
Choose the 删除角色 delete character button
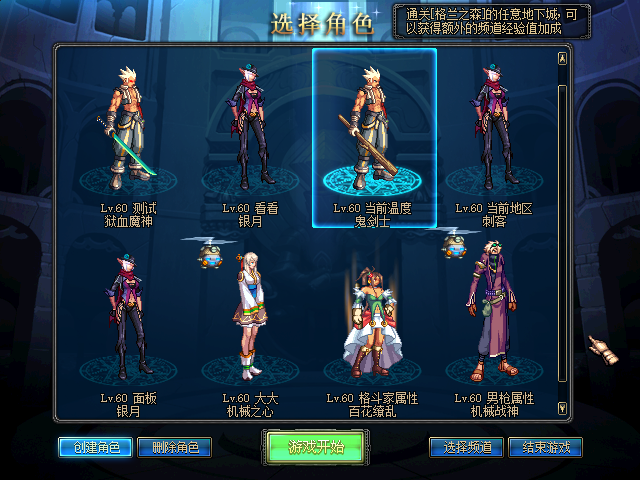tap(174, 447)
